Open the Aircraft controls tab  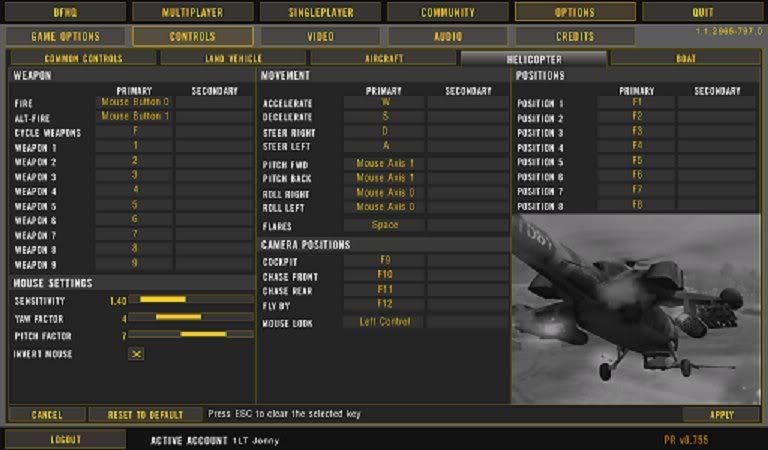(x=384, y=58)
